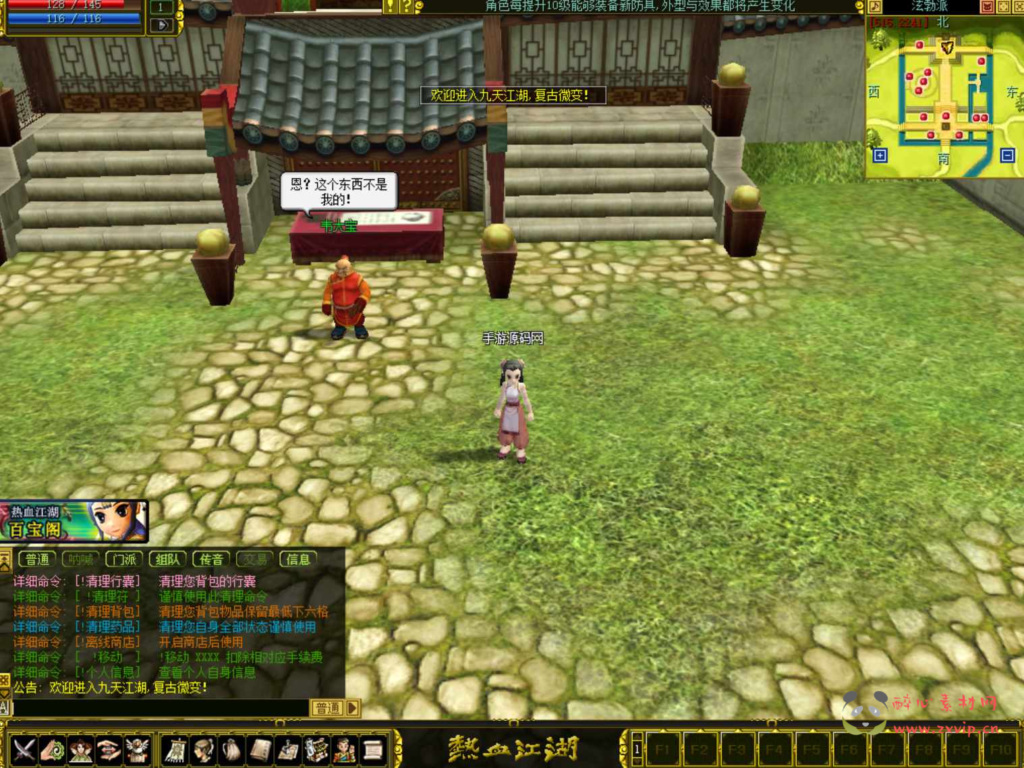The height and width of the screenshot is (768, 1024).
Task: Show the 信息 chat tab
Action: [x=297, y=559]
